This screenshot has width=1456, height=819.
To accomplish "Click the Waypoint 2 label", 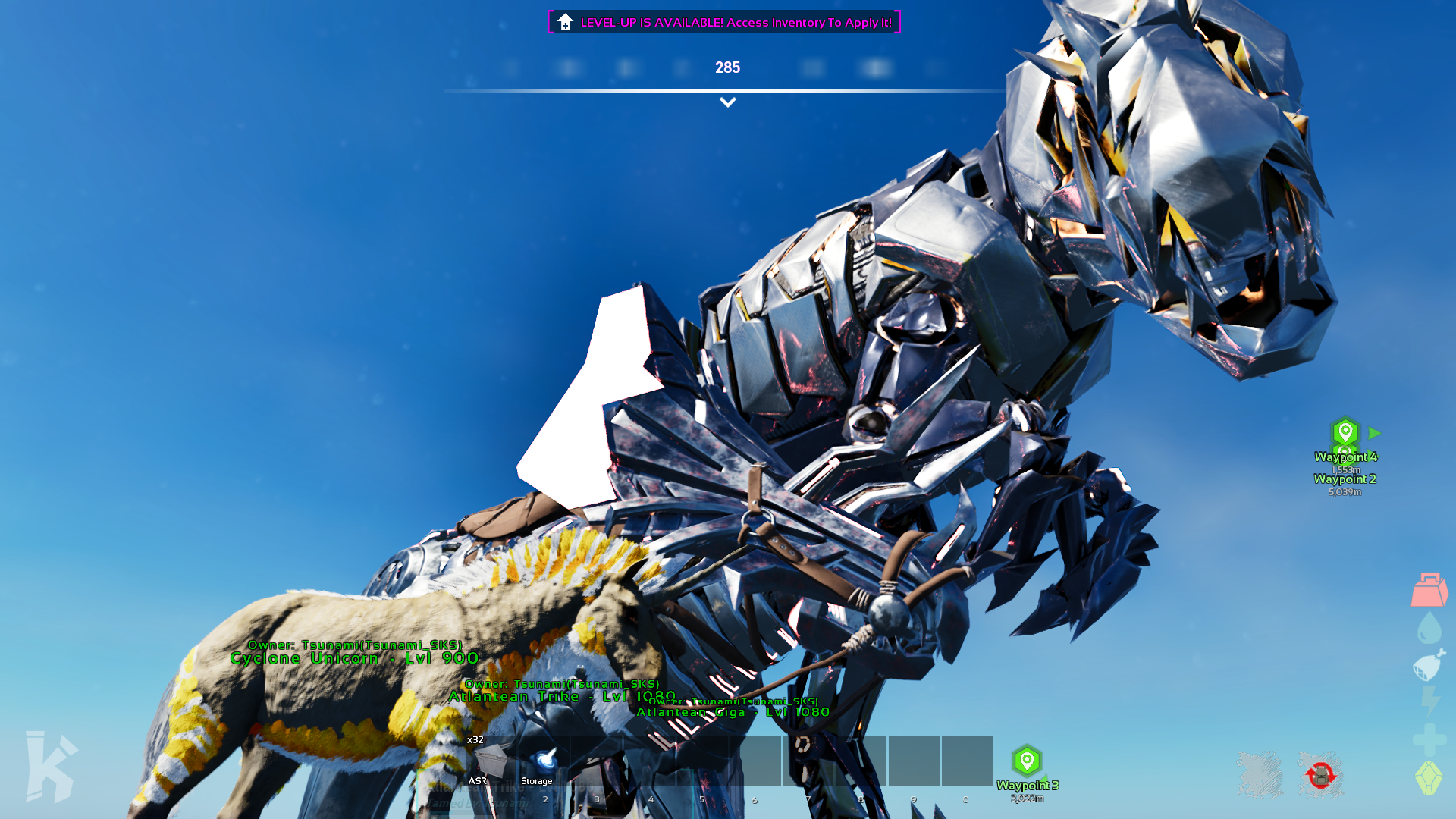I will click(x=1345, y=479).
